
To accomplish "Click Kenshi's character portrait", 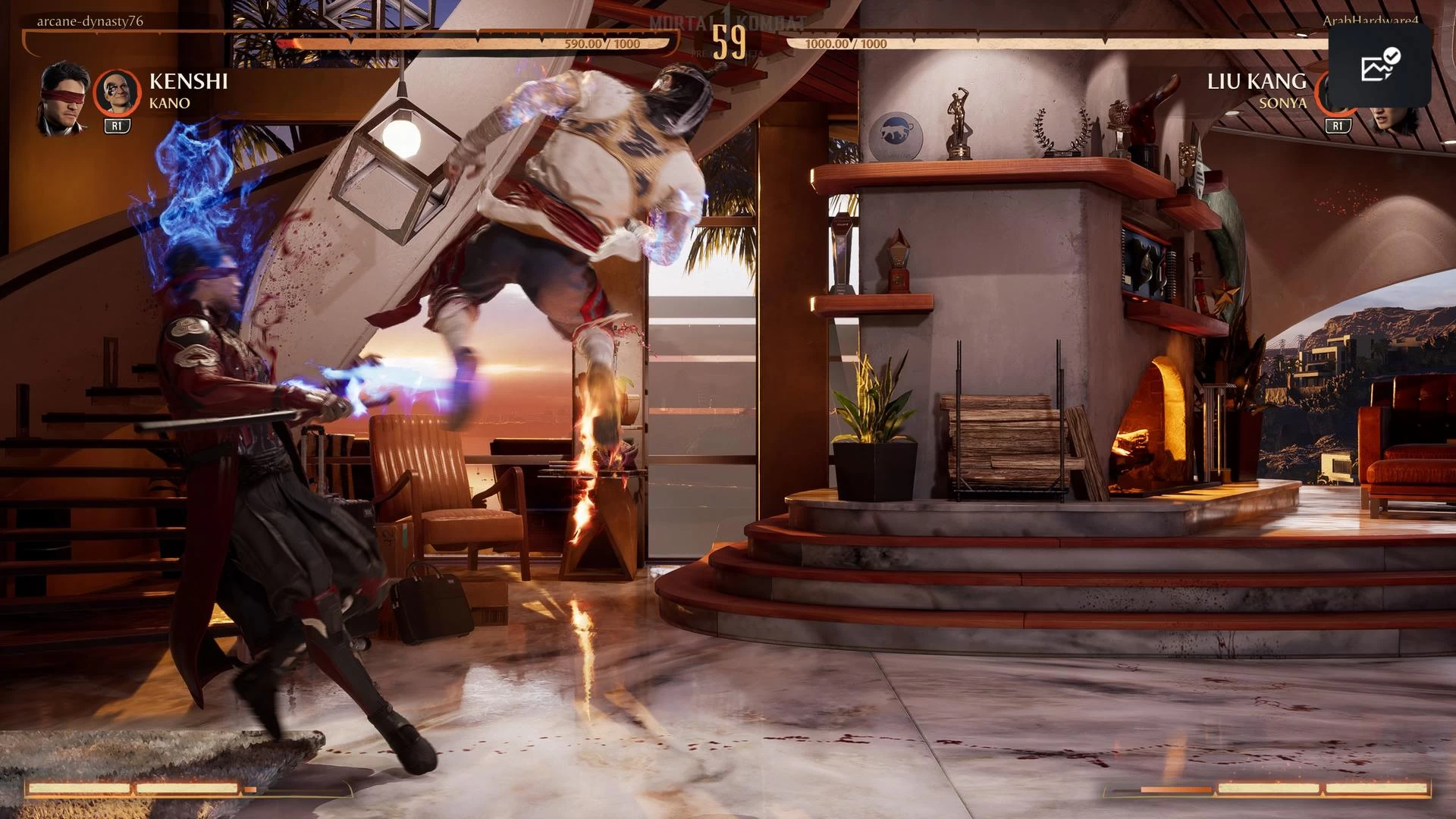I will point(64,98).
